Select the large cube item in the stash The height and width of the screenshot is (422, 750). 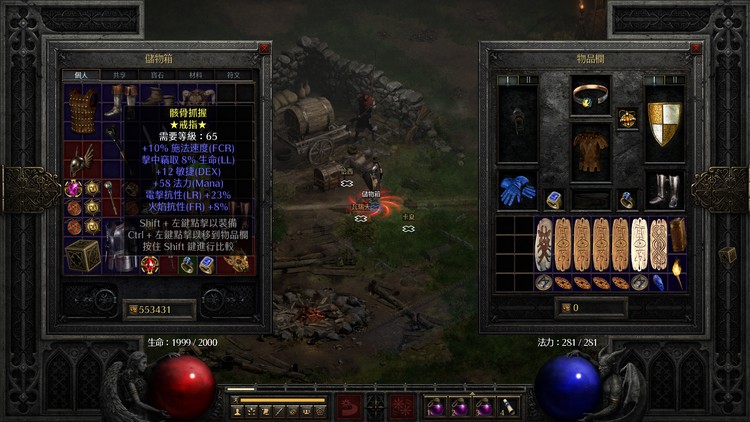pos(83,253)
